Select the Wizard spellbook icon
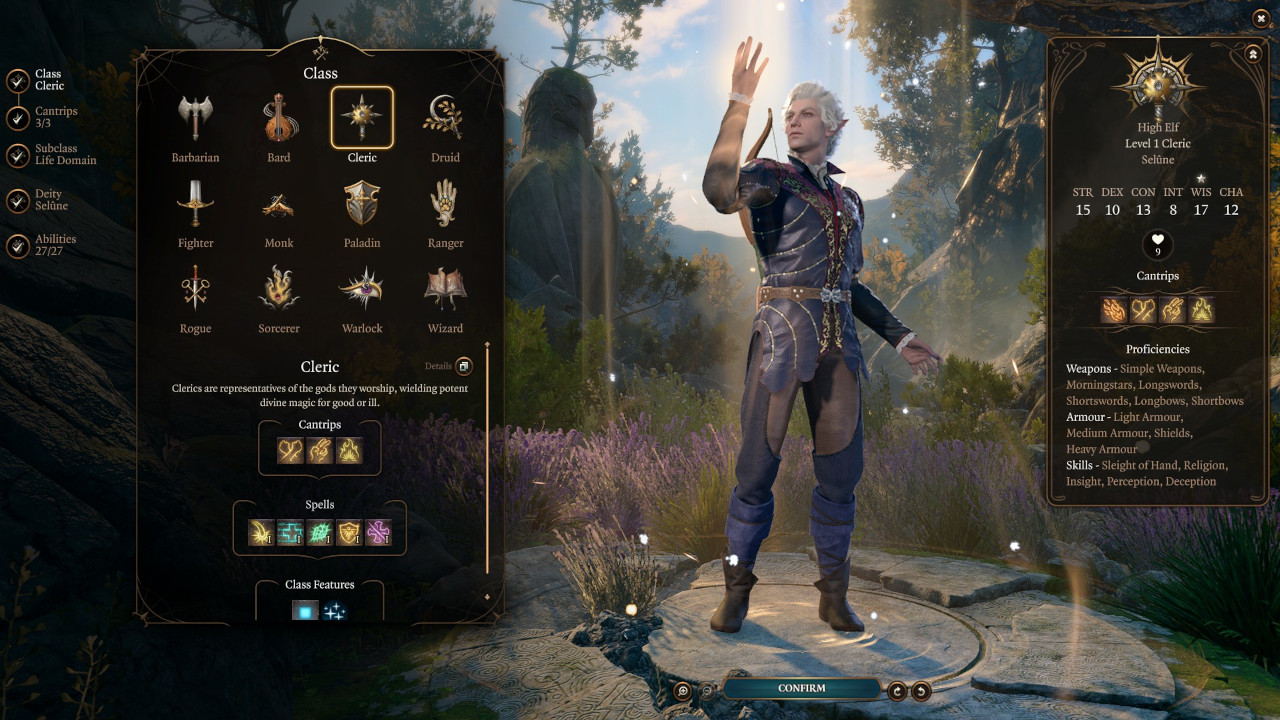This screenshot has height=720, width=1280. (445, 289)
